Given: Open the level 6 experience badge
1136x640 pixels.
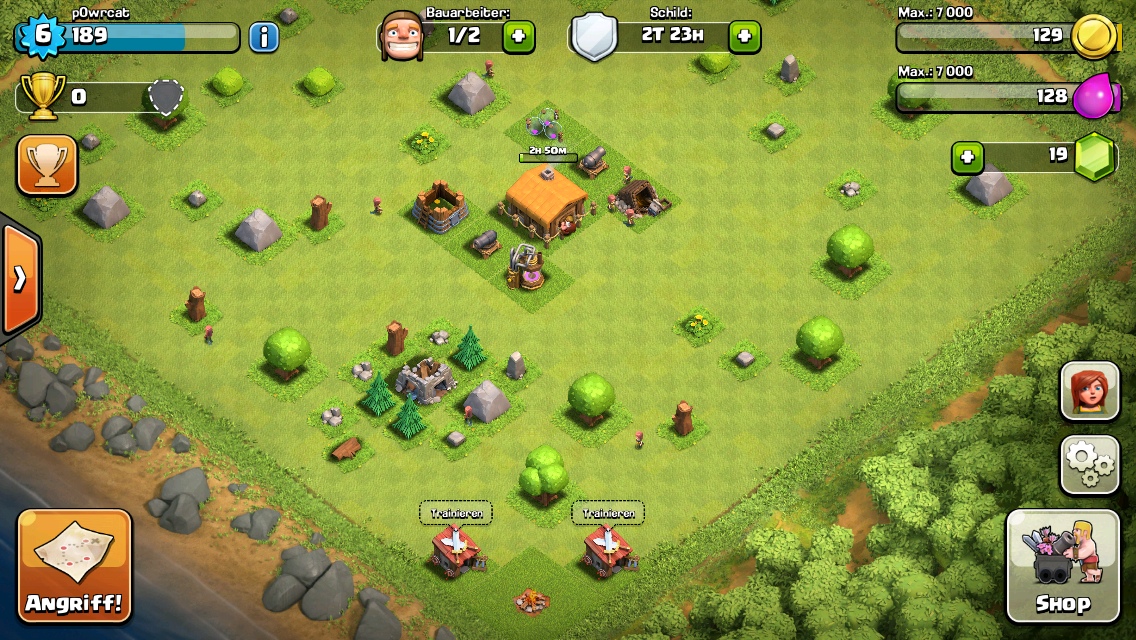Looking at the screenshot, I should click(42, 35).
